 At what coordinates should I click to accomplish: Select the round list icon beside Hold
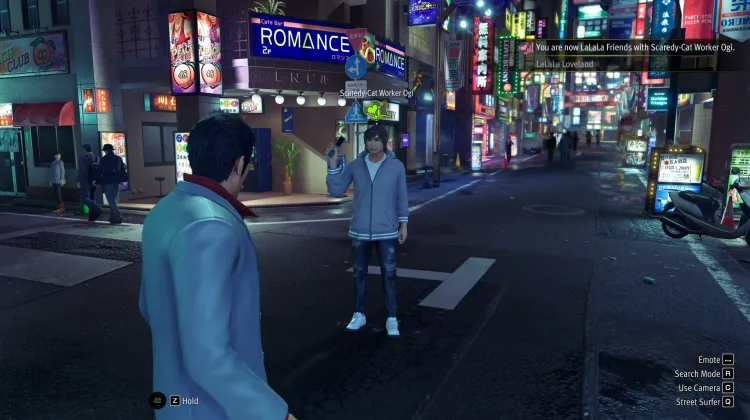point(158,400)
